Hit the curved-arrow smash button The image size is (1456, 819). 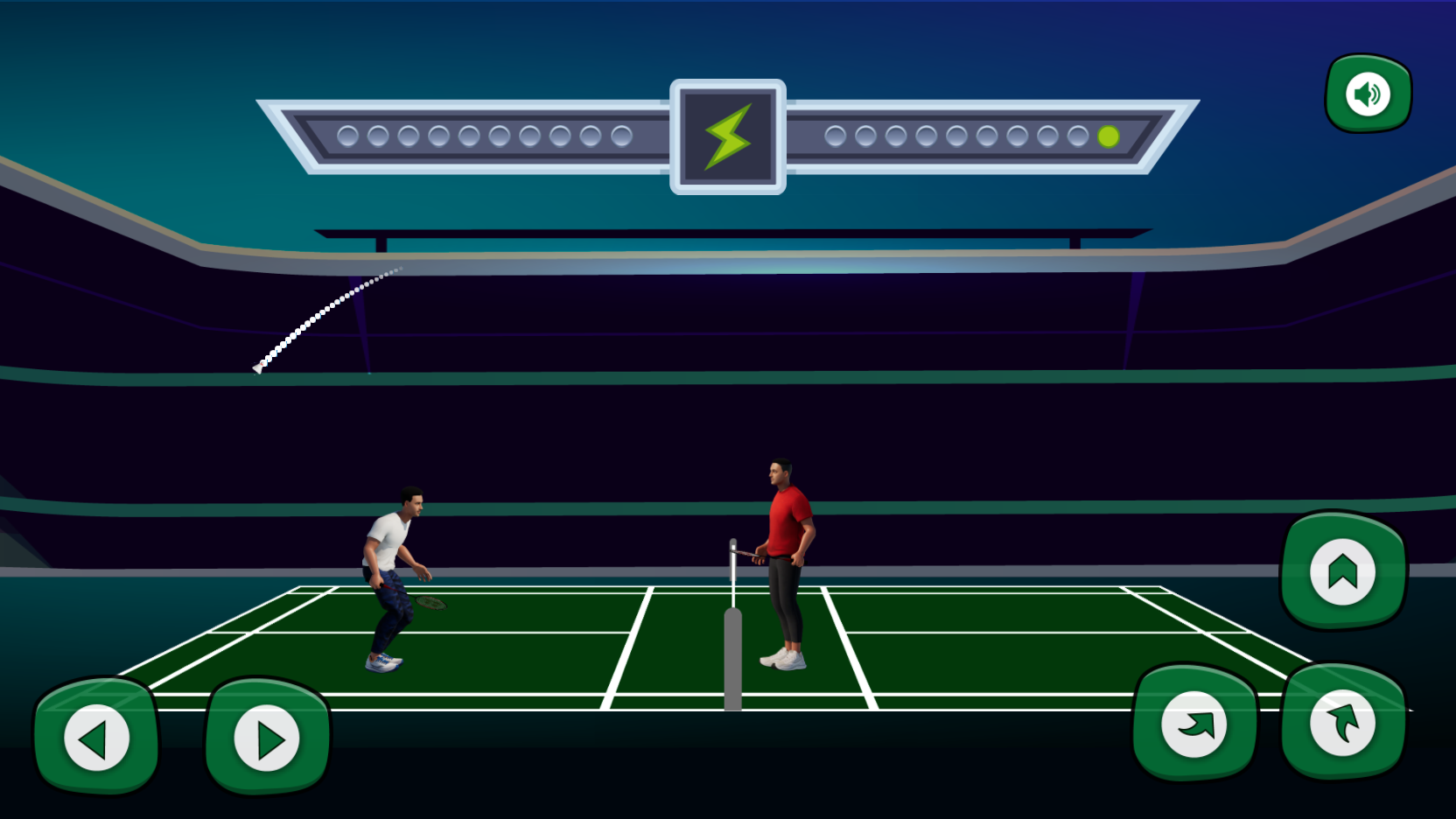1194,724
